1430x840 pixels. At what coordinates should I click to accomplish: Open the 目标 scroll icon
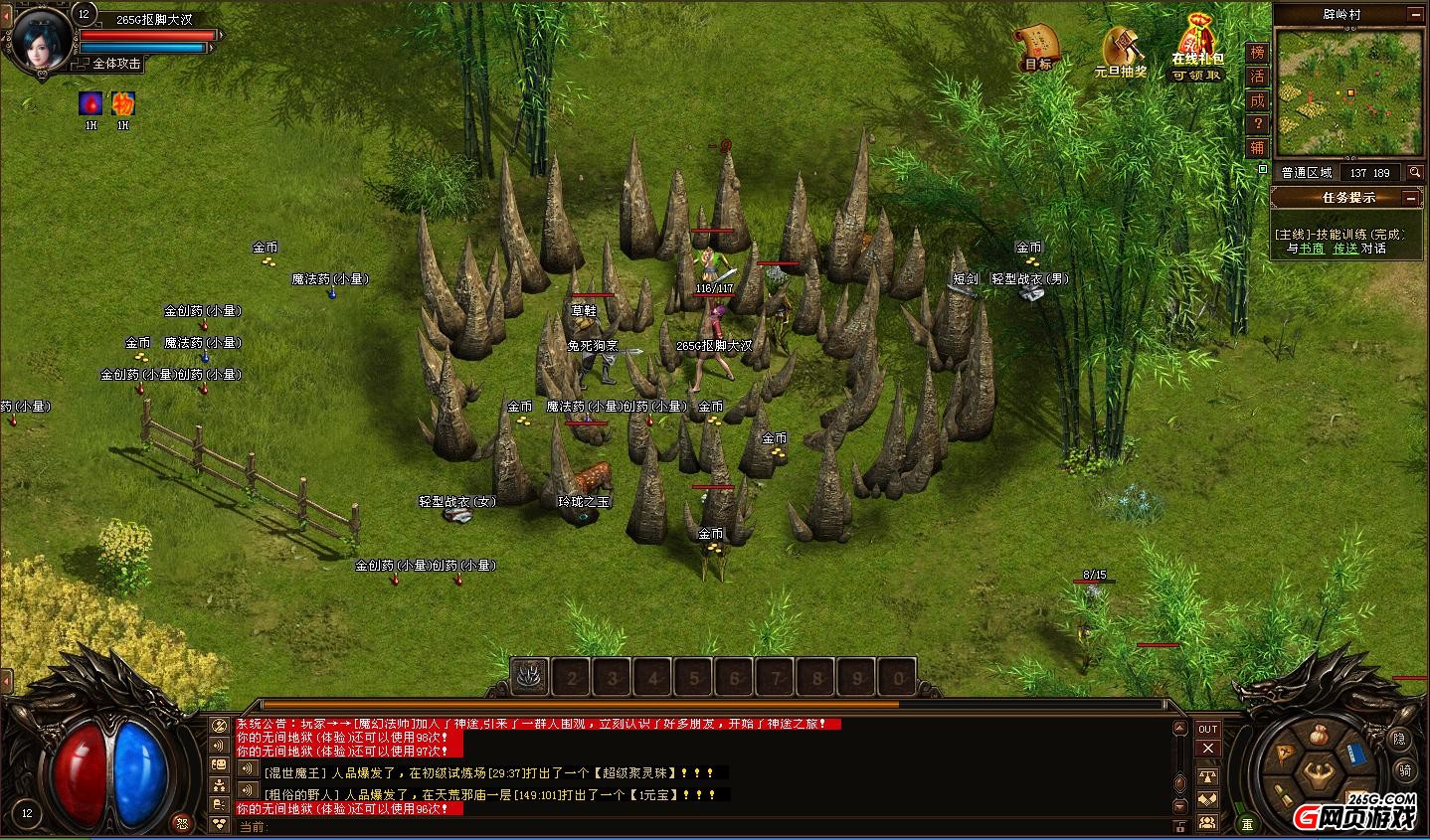tap(1035, 45)
